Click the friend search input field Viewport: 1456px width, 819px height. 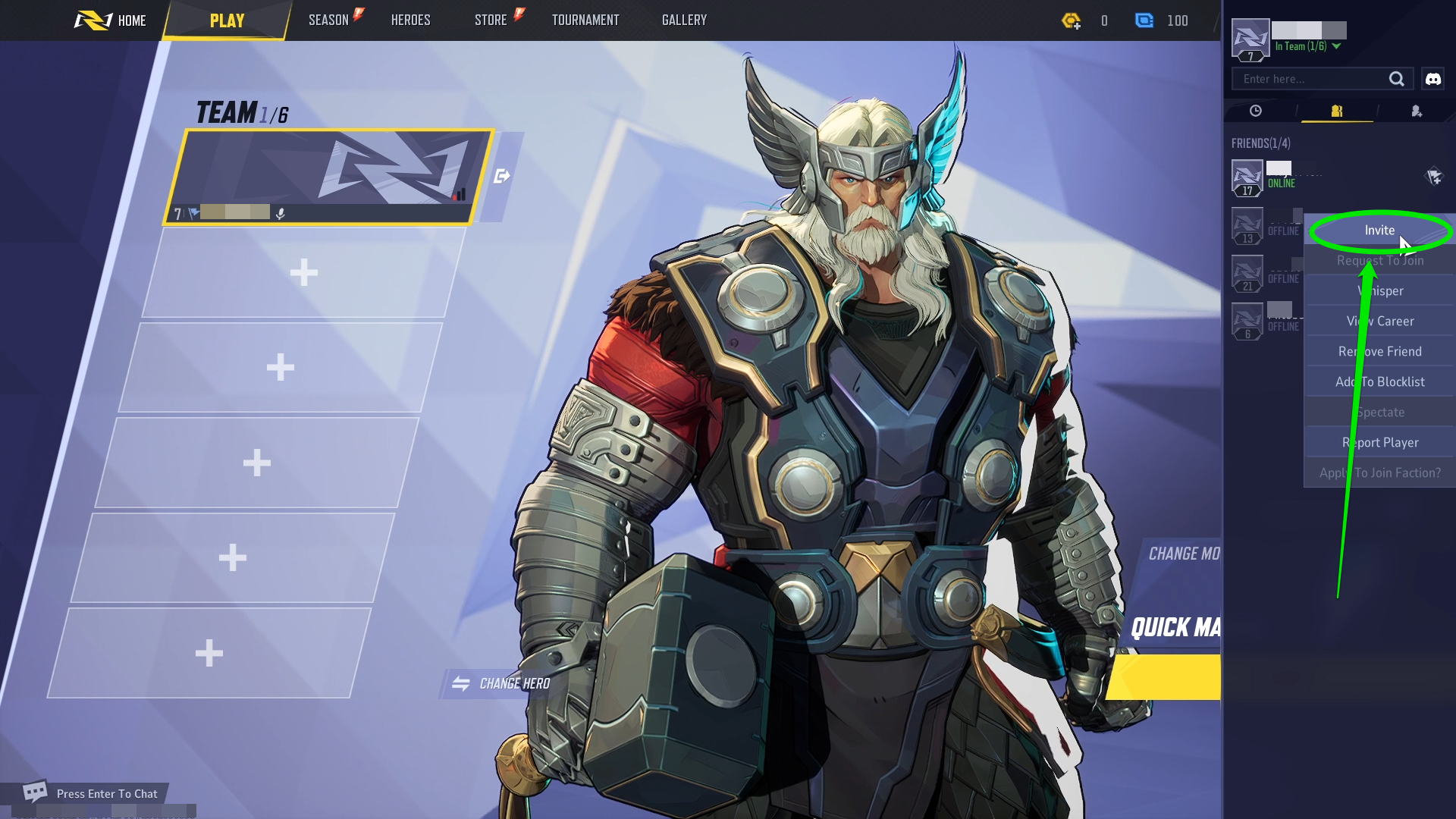[x=1312, y=79]
